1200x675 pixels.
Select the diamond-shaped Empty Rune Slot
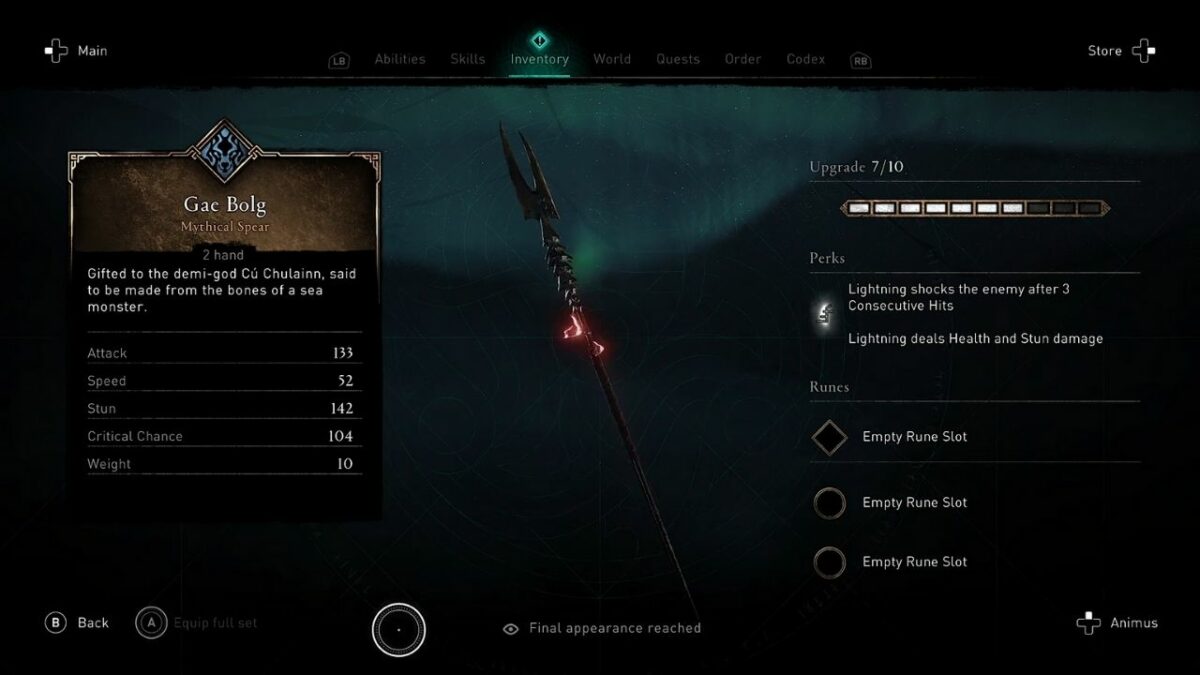point(829,437)
